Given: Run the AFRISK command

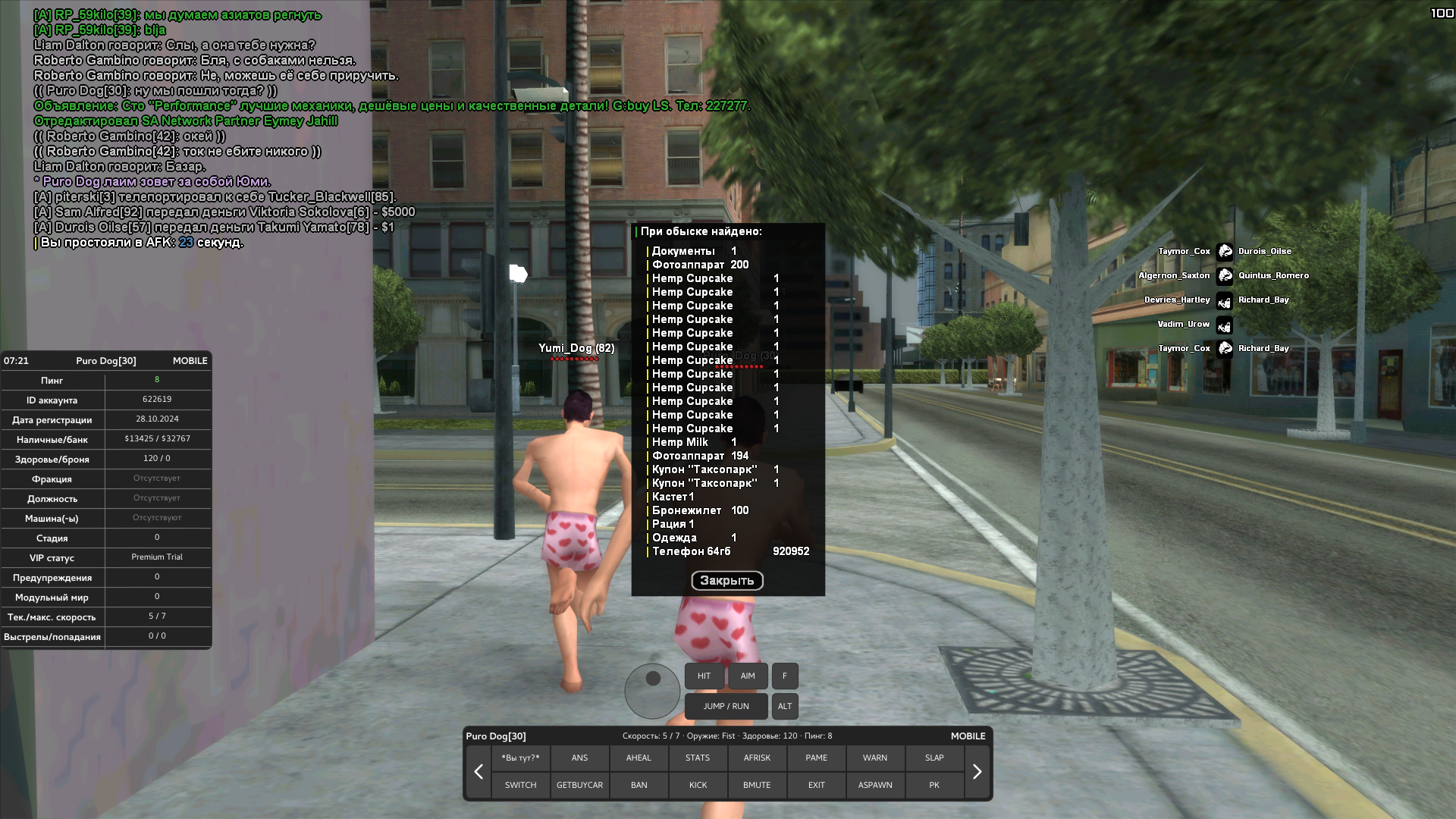Looking at the screenshot, I should tap(757, 758).
